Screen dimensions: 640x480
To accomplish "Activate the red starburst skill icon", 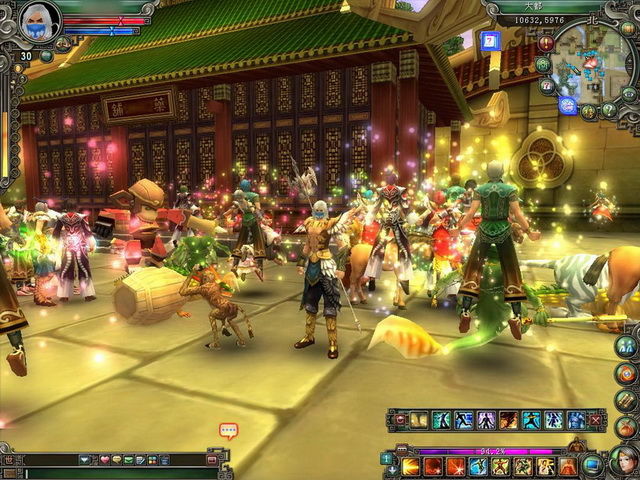I will point(454,466).
